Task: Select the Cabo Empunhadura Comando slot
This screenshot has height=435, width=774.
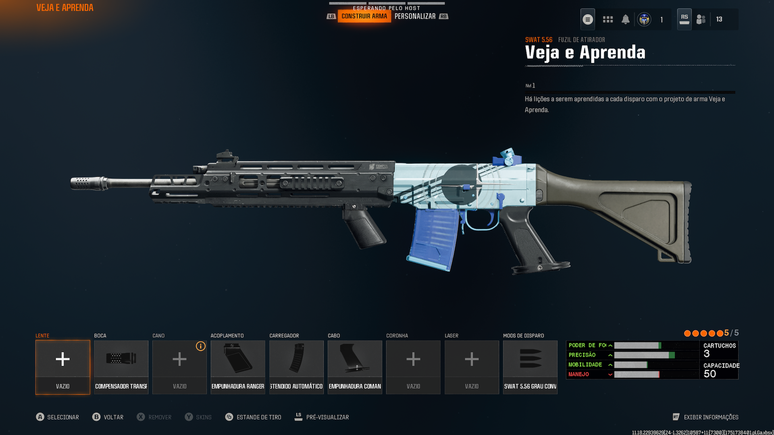Action: tap(355, 366)
